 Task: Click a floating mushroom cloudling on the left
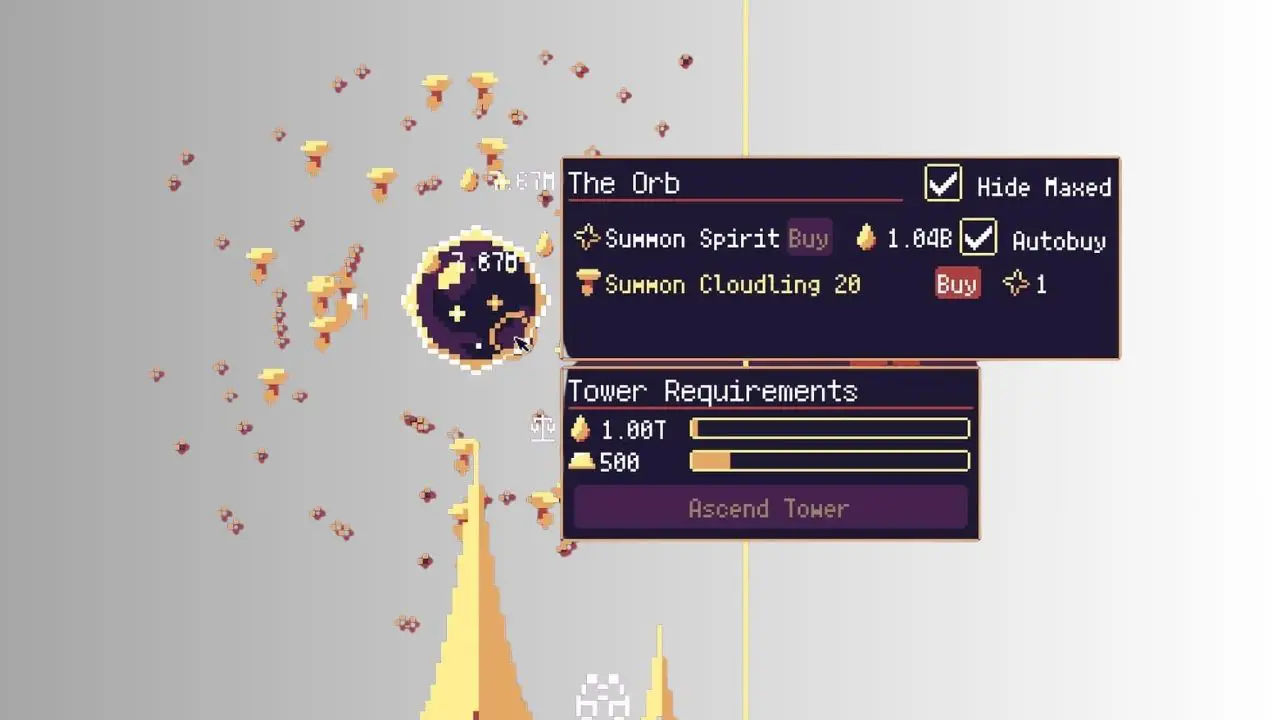coord(315,152)
